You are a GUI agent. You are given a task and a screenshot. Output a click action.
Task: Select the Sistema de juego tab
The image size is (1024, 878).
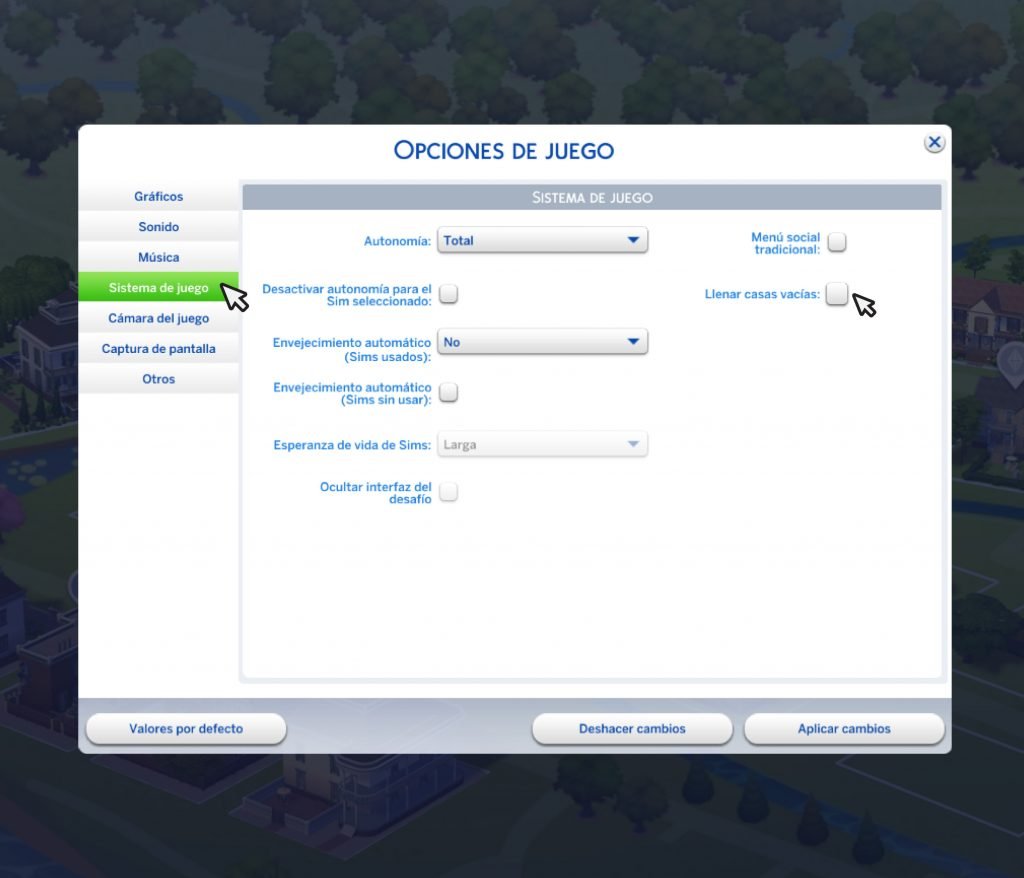tap(159, 288)
